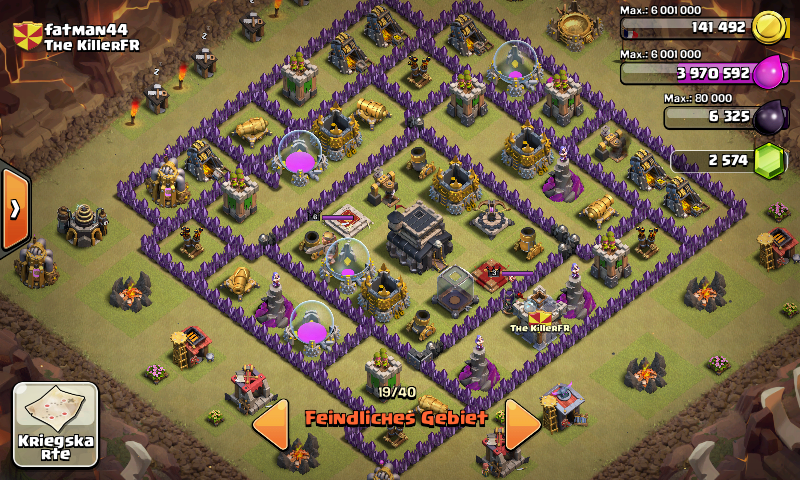Screen dimensions: 800x480
Task: Go to the previous enemy base
Action: click(271, 424)
